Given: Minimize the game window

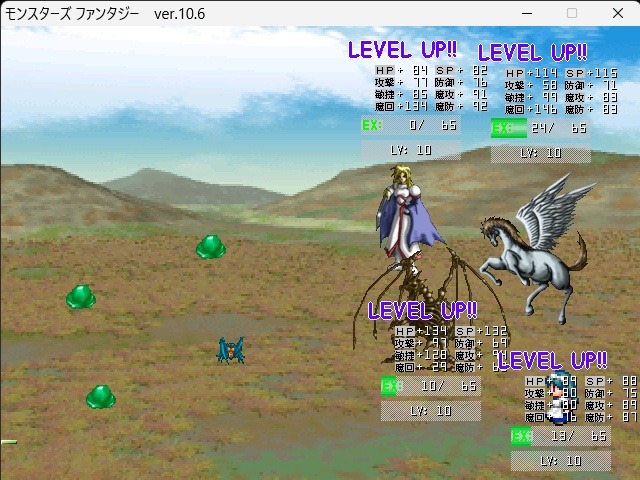Looking at the screenshot, I should (x=527, y=14).
